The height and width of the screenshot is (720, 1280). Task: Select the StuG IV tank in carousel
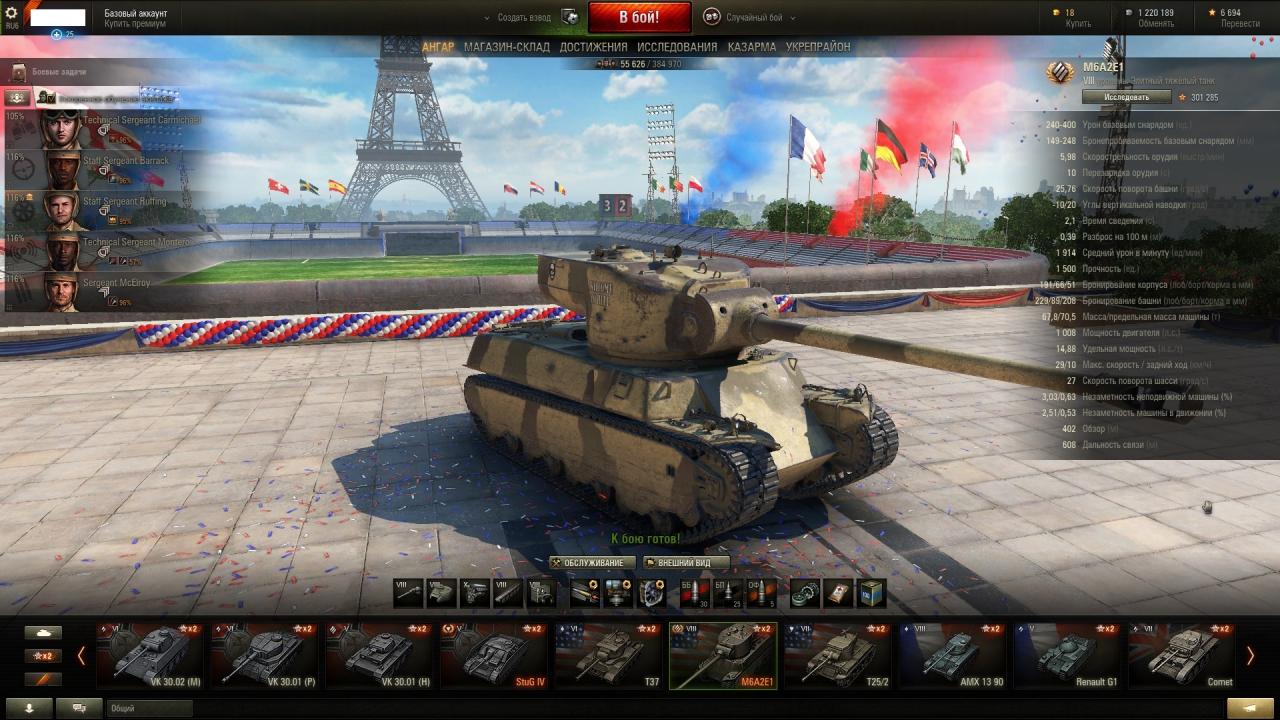pyautogui.click(x=494, y=656)
